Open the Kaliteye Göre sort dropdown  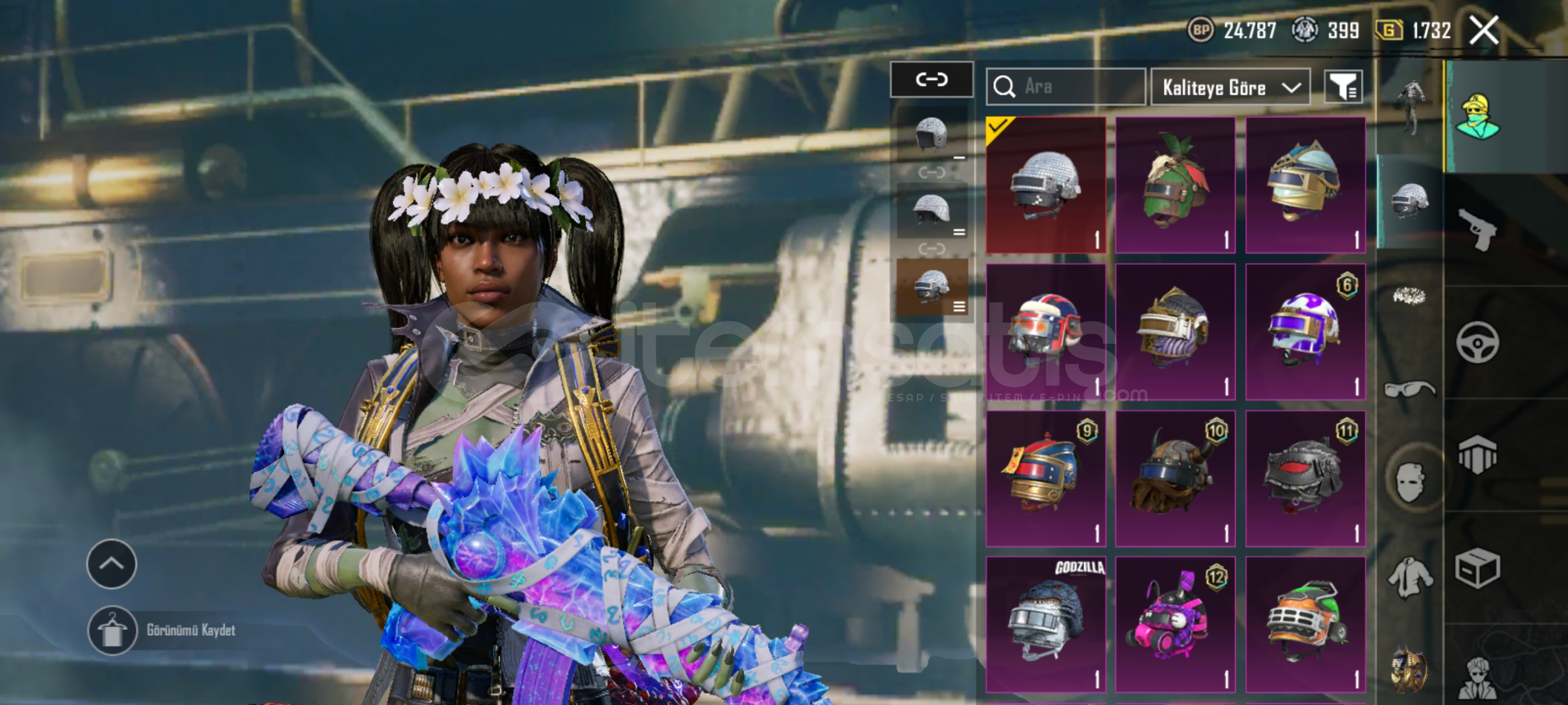coord(1230,87)
